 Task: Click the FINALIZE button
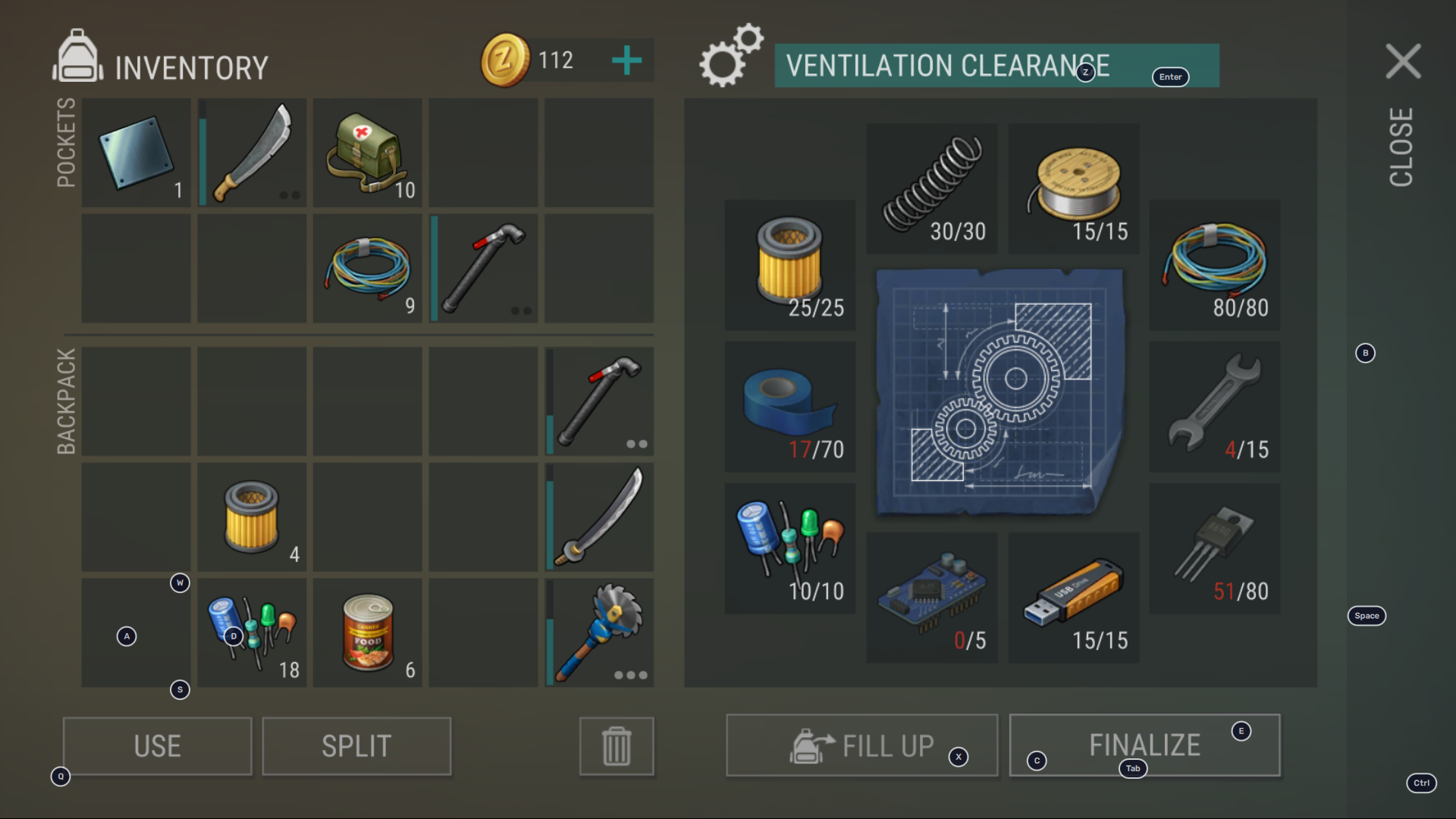(x=1144, y=745)
